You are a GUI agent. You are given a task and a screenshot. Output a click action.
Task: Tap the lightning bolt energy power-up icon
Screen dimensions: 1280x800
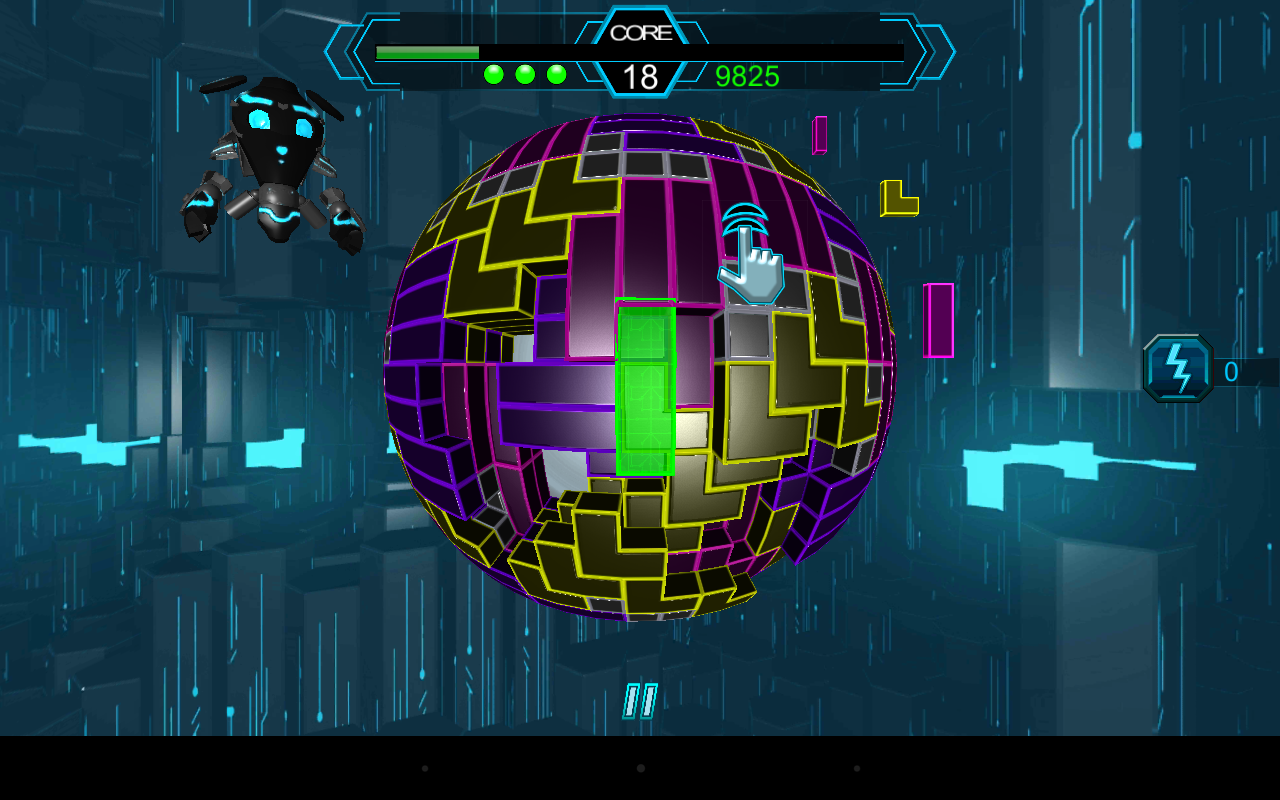pos(1177,370)
